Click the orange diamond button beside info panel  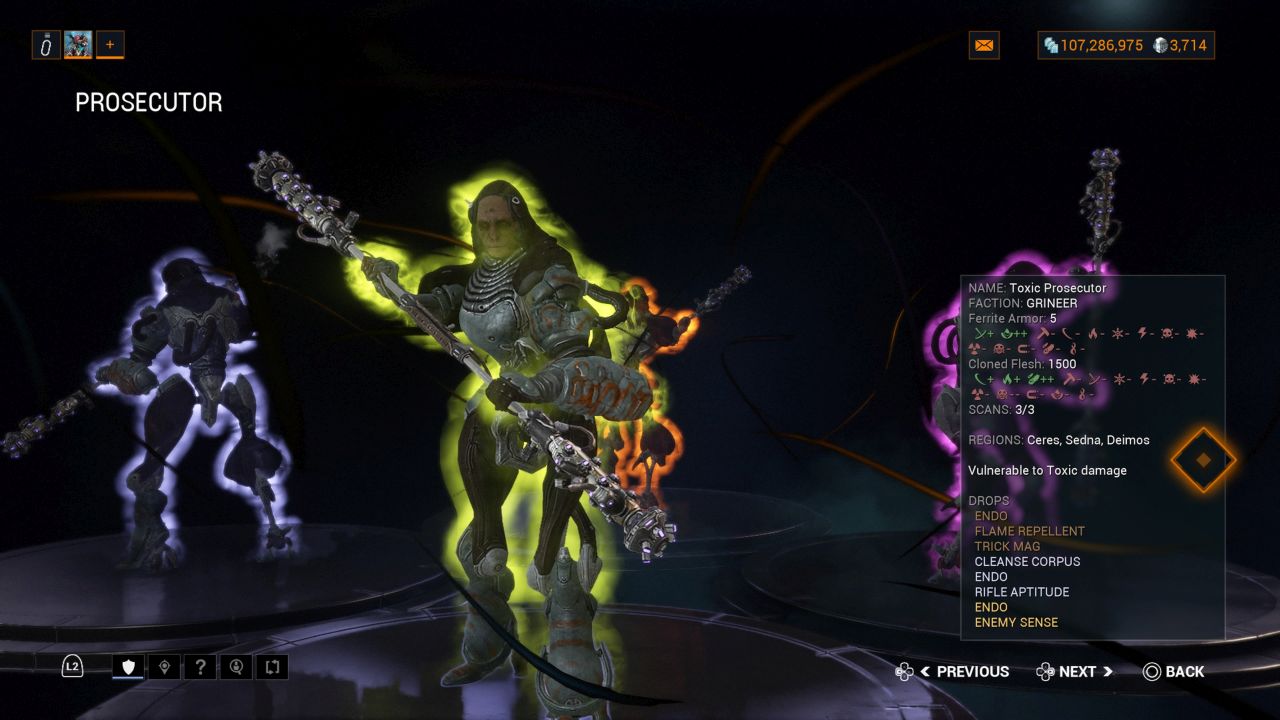click(1203, 460)
